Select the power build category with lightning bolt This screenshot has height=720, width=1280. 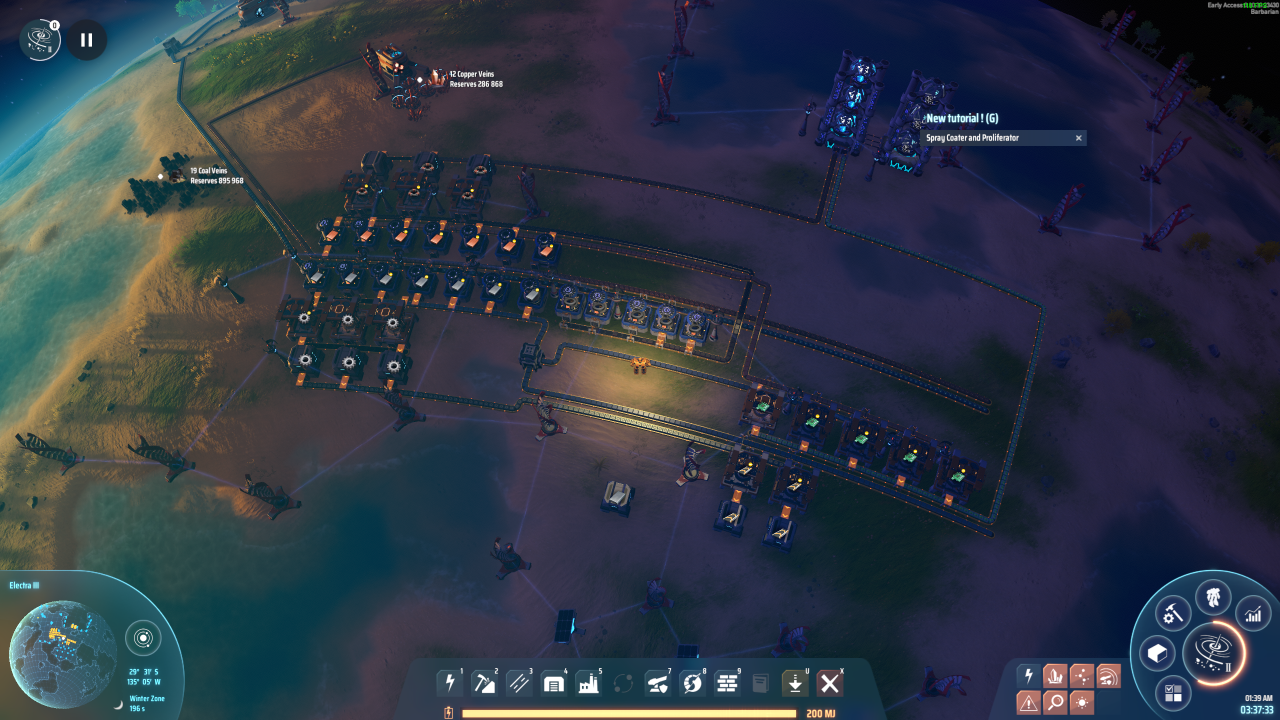click(x=450, y=683)
